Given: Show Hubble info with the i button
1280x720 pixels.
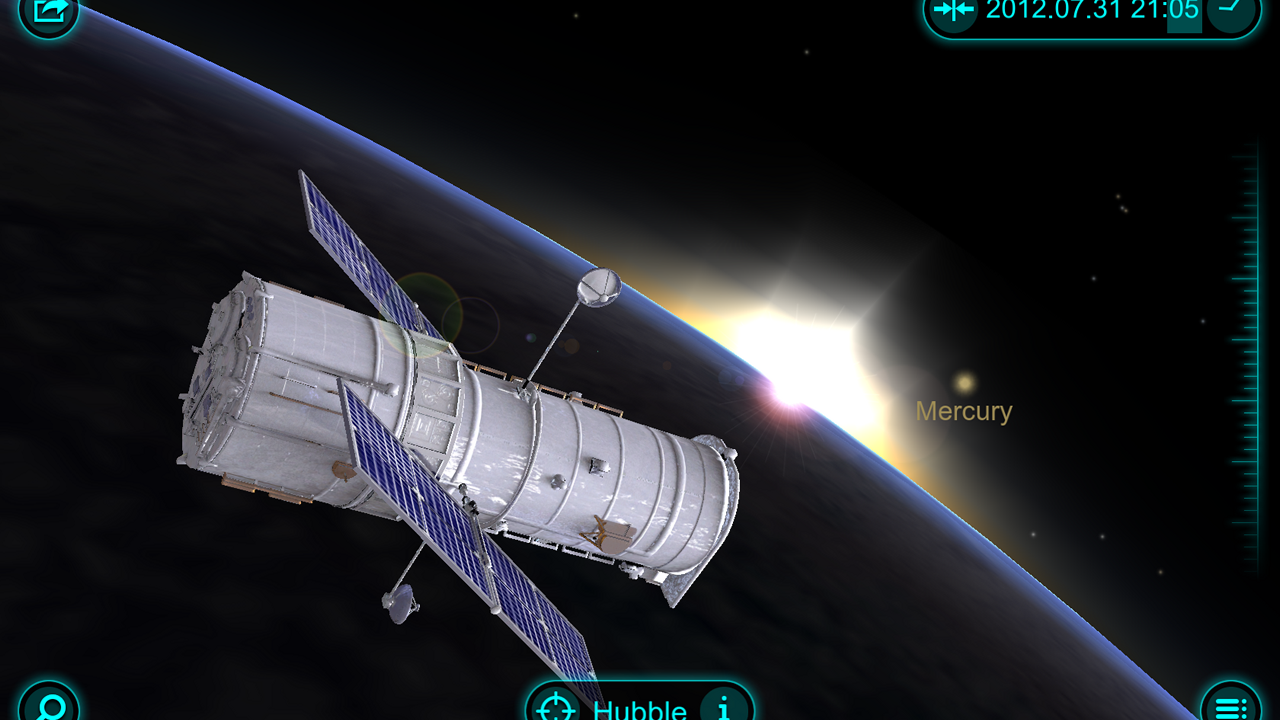Looking at the screenshot, I should (724, 708).
